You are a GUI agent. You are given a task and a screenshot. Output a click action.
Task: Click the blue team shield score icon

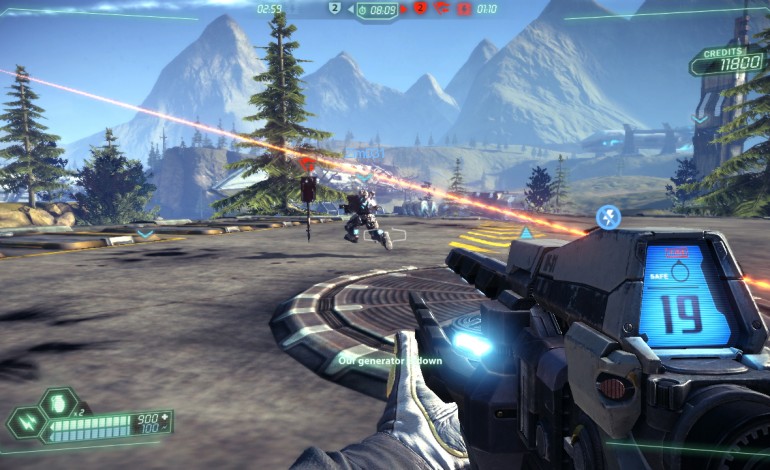pyautogui.click(x=336, y=8)
